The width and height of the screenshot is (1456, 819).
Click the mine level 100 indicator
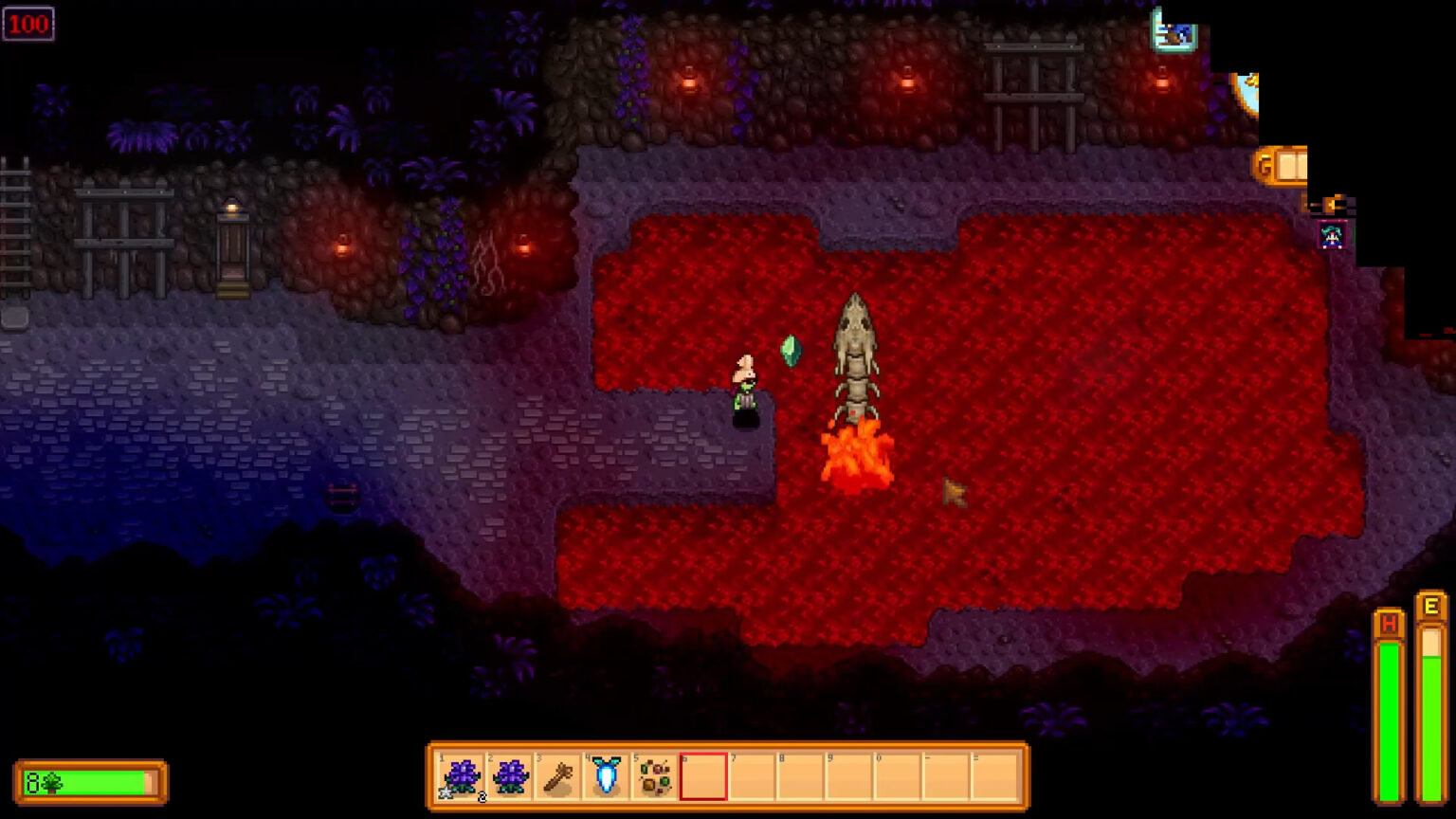30,25
